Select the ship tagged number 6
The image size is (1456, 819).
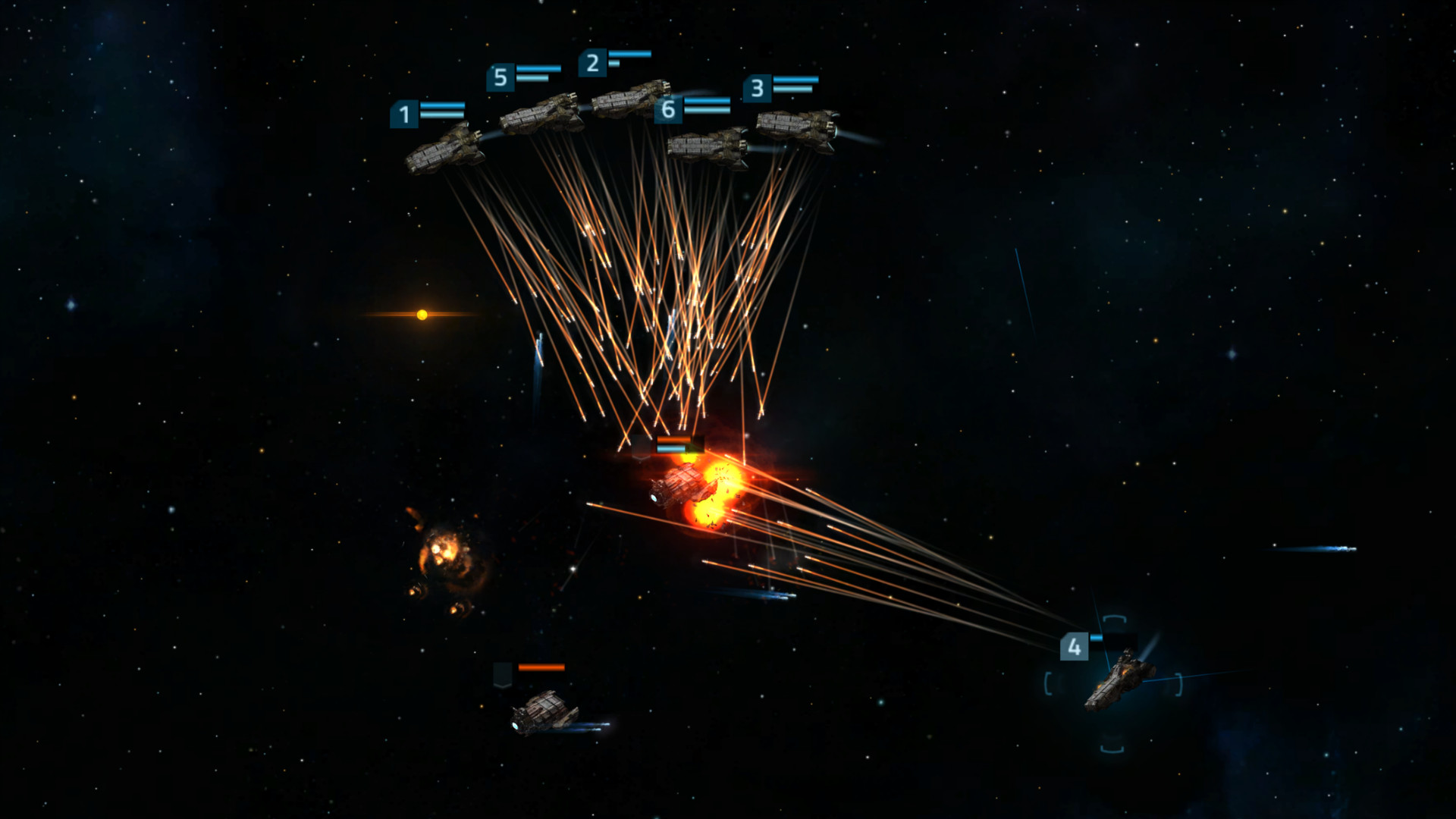coord(708,146)
